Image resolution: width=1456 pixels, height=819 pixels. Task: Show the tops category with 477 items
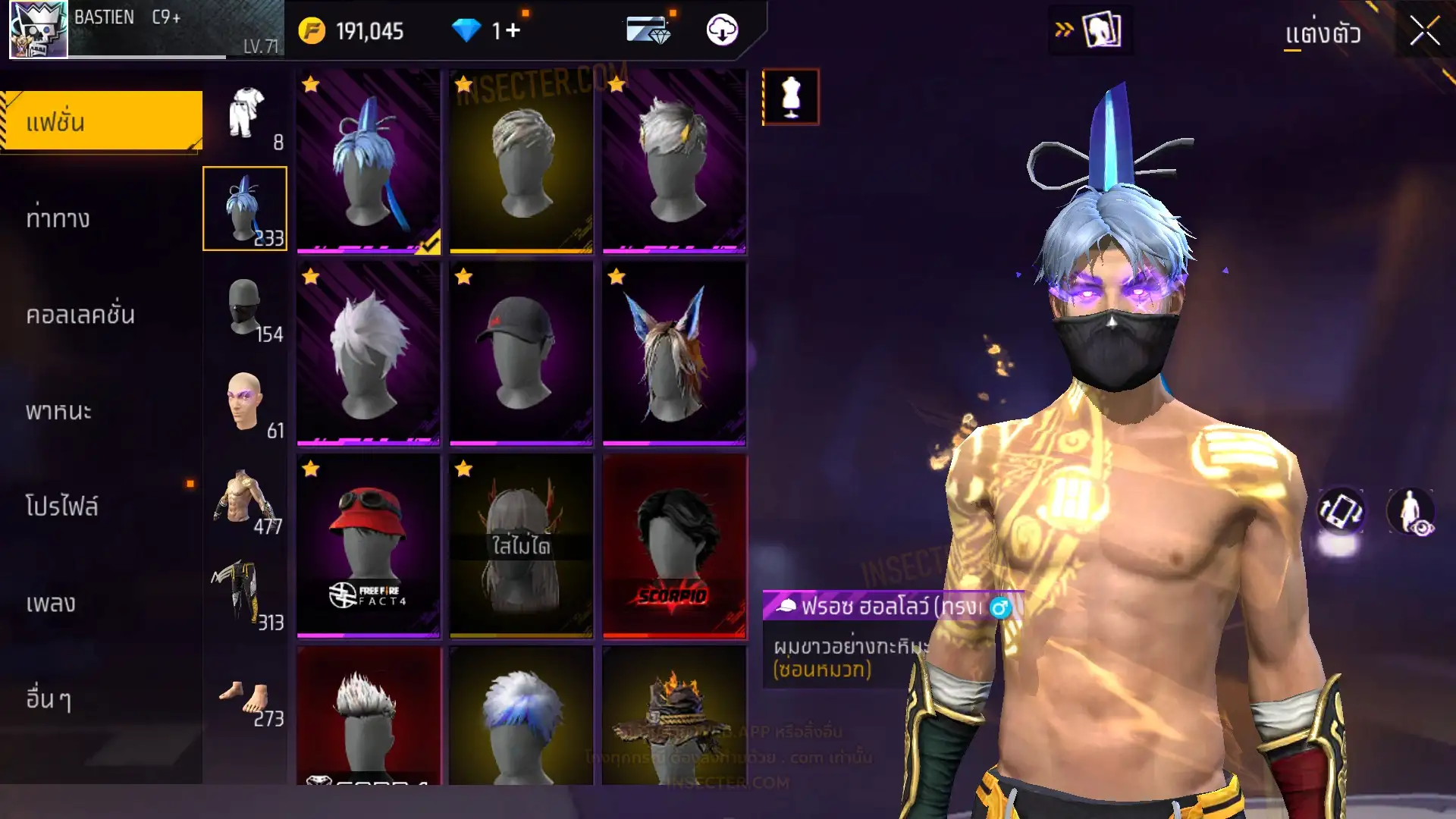coord(246,499)
